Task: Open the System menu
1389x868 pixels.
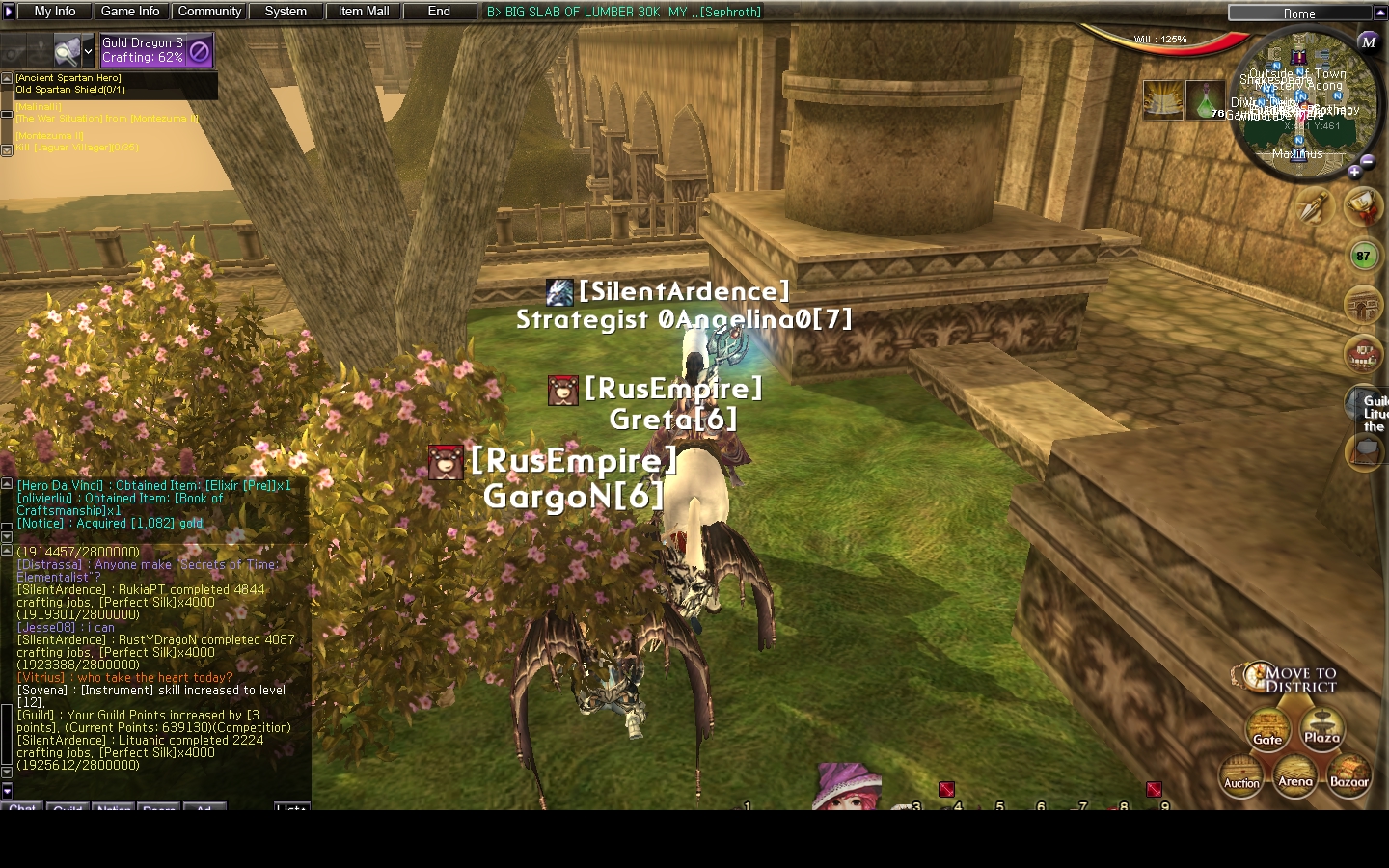Action: (286, 12)
